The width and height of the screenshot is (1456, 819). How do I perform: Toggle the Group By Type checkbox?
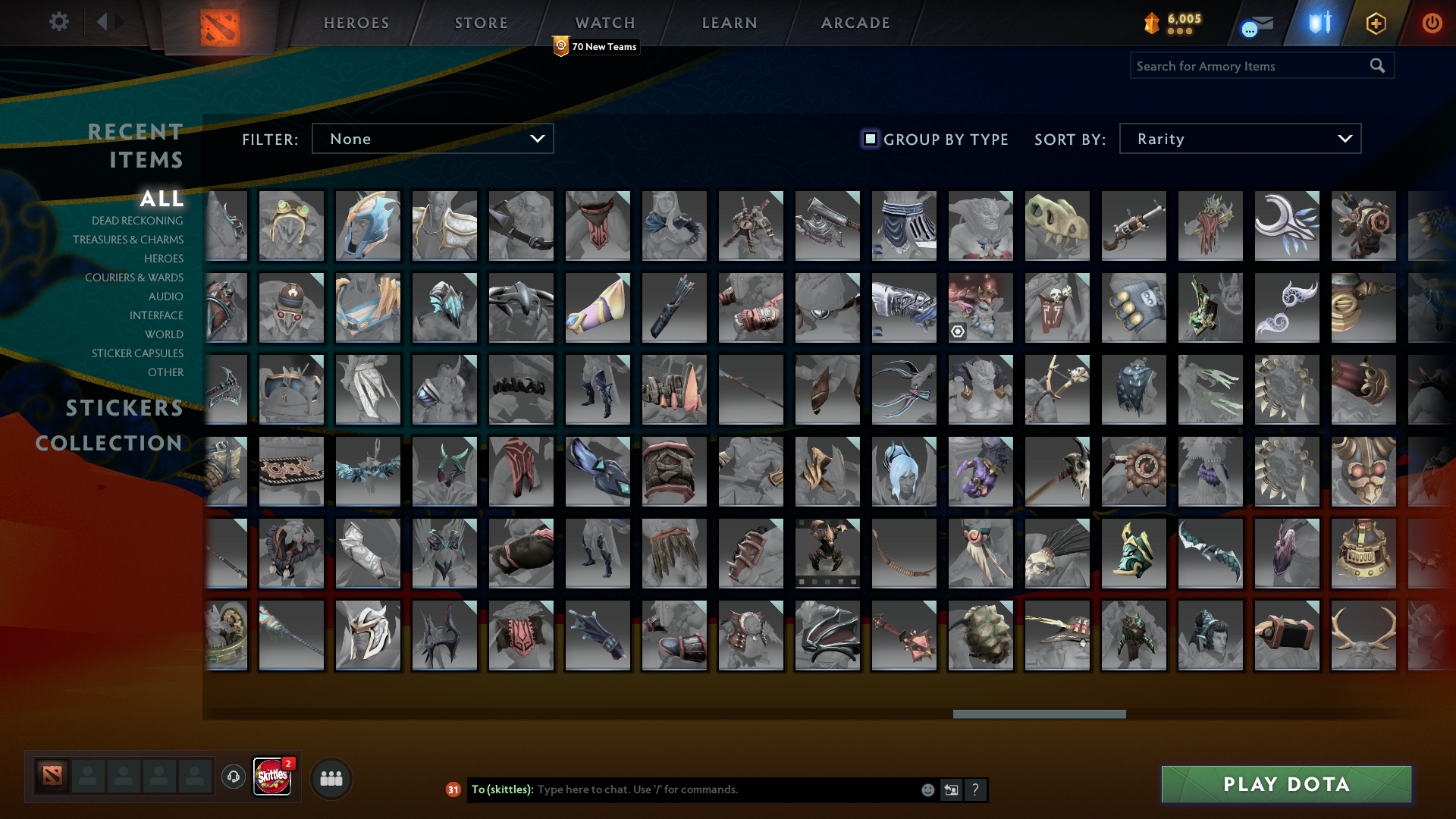871,139
